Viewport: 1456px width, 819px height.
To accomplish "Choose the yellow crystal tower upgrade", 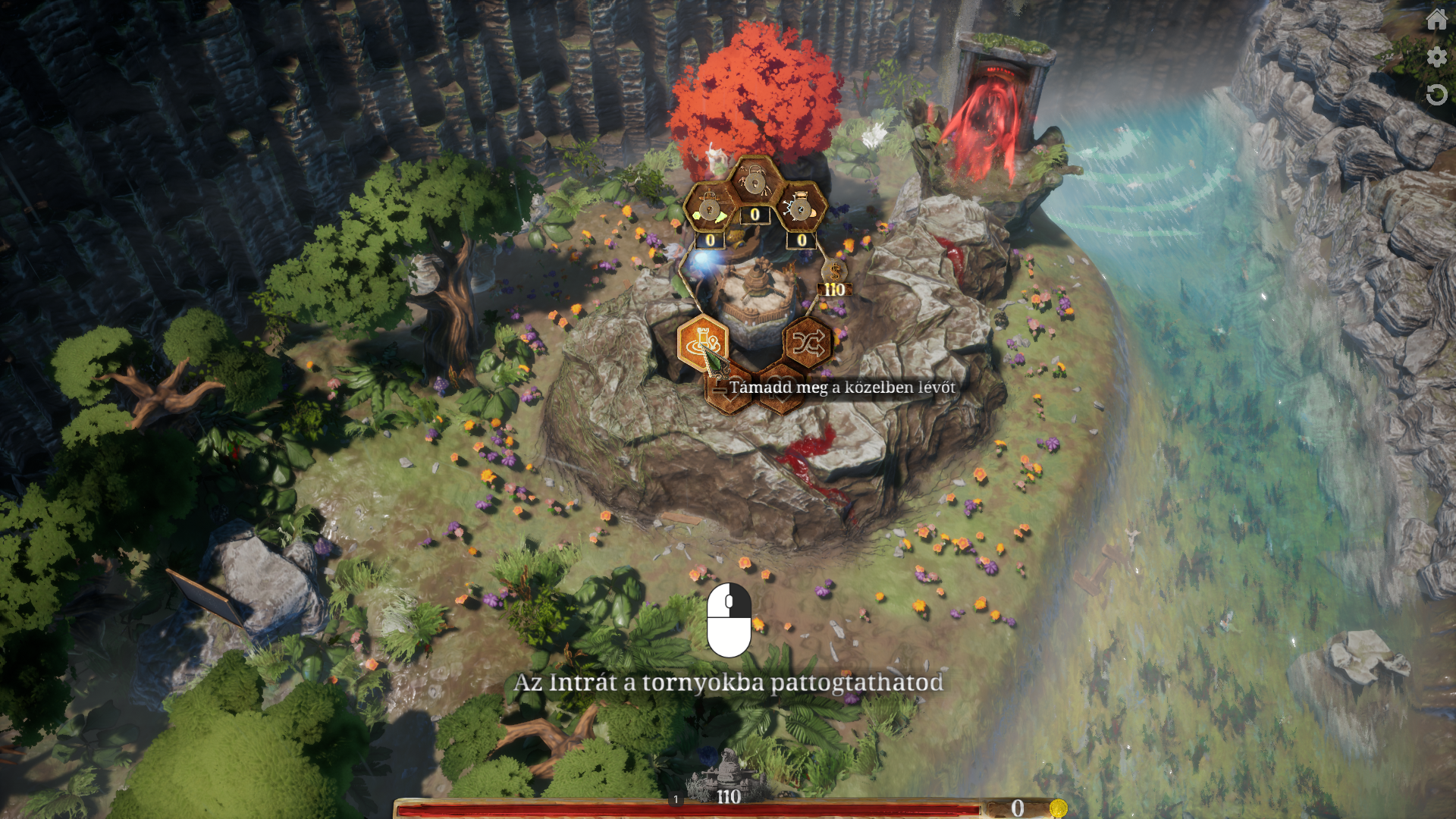I will [x=710, y=209].
